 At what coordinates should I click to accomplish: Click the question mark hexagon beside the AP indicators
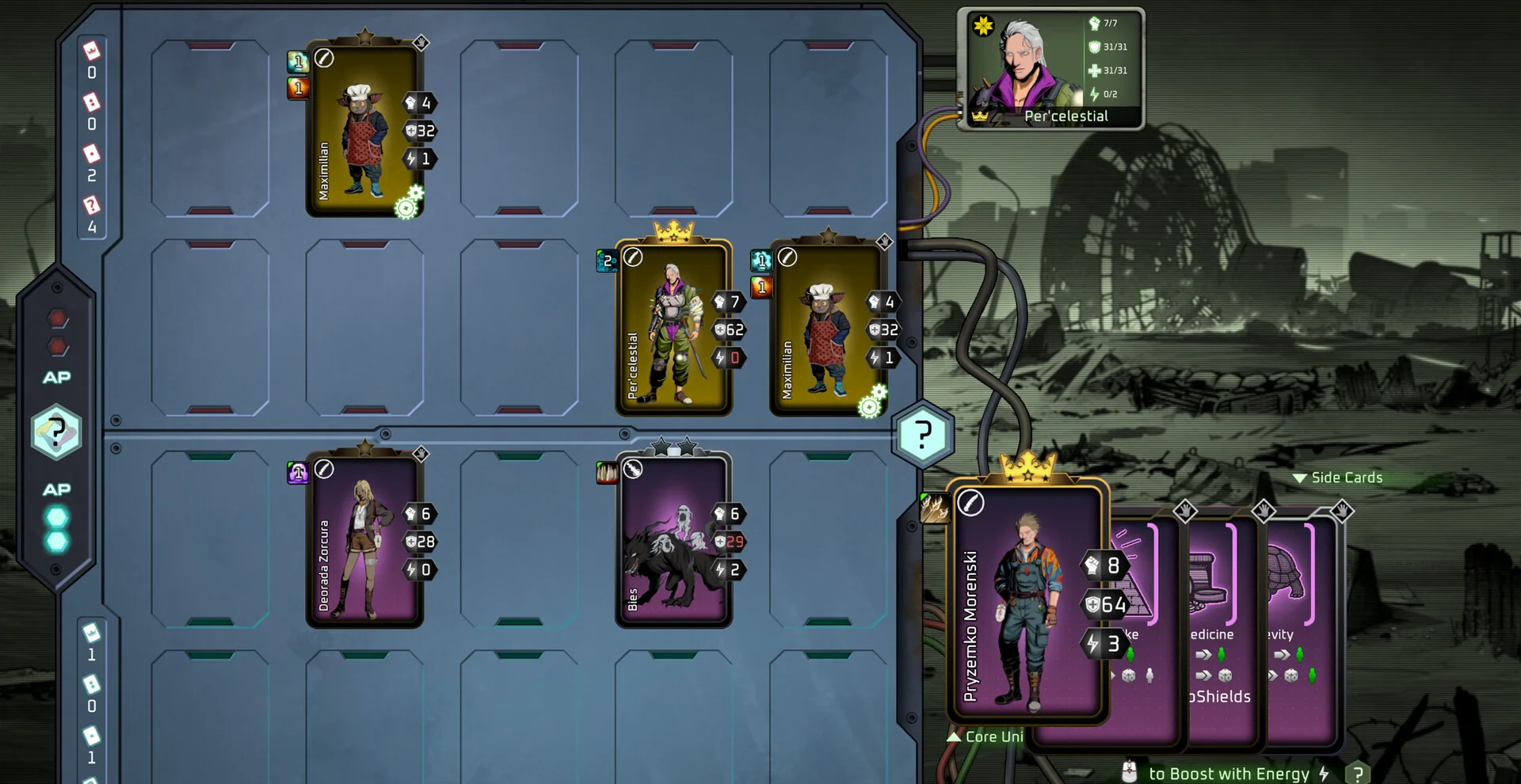click(x=55, y=432)
